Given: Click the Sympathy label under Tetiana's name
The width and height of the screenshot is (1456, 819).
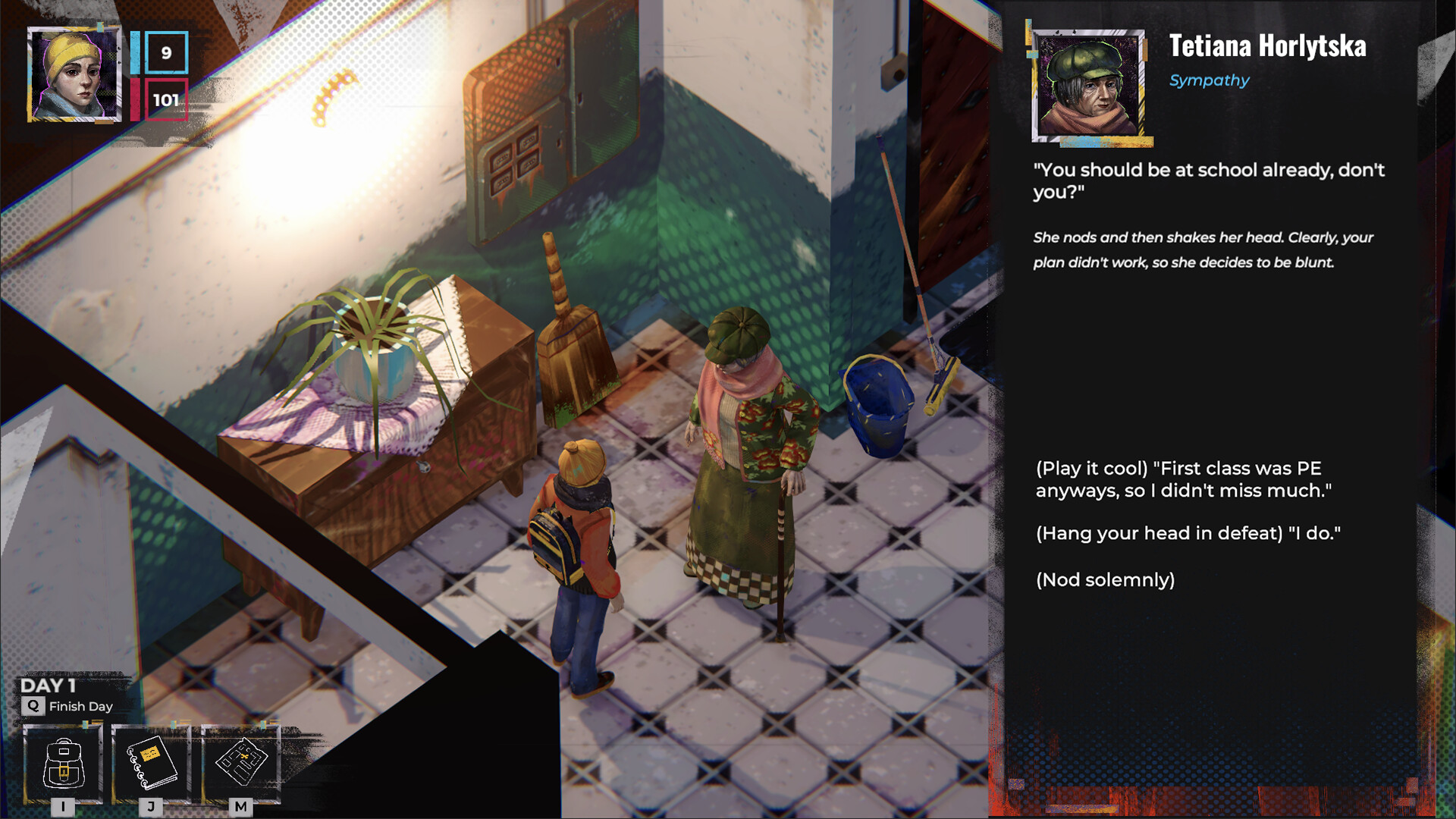Looking at the screenshot, I should click(1209, 80).
